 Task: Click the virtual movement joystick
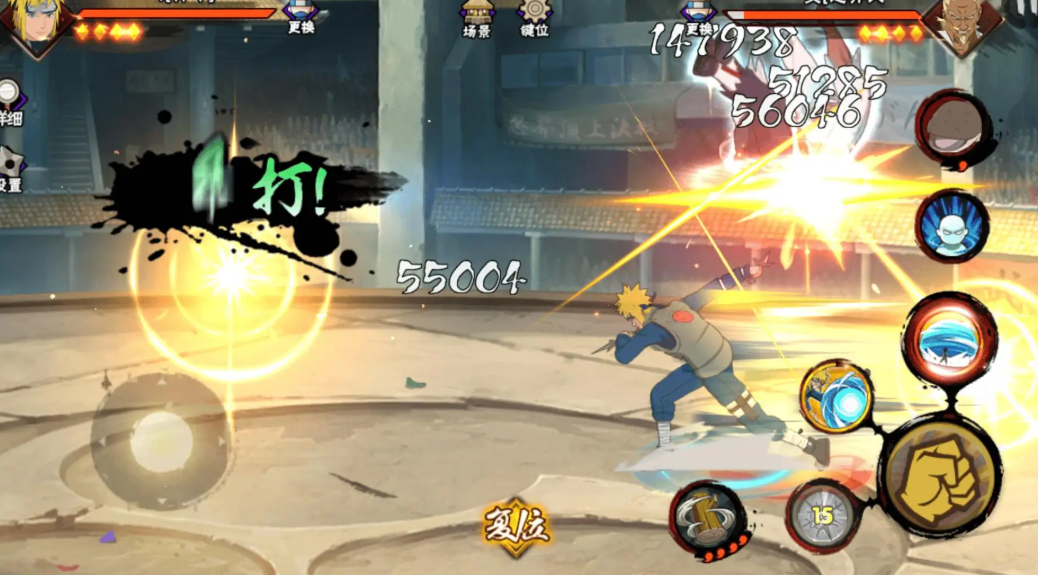click(161, 441)
